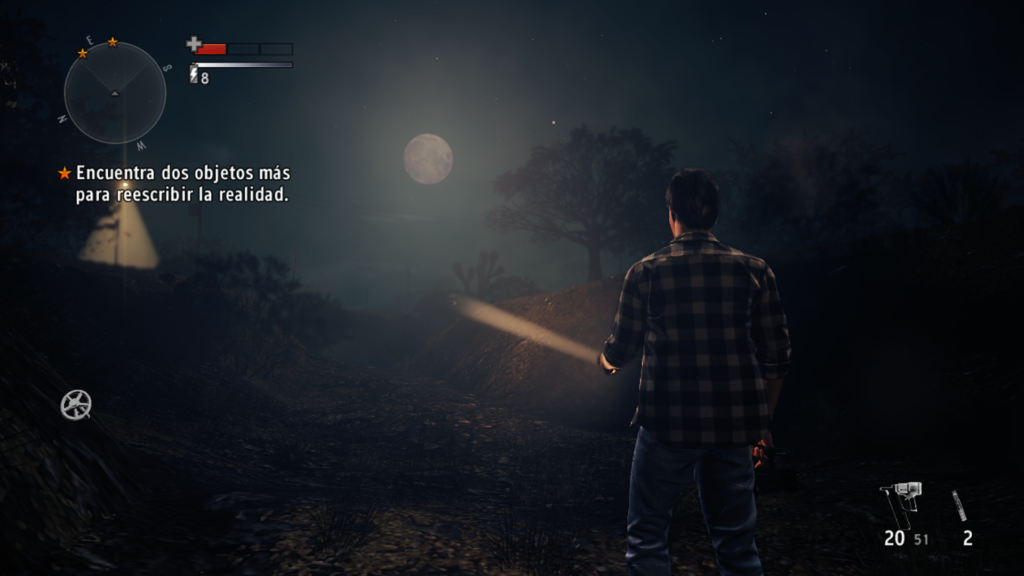
Task: Click the circular compass radar
Action: pos(115,92)
